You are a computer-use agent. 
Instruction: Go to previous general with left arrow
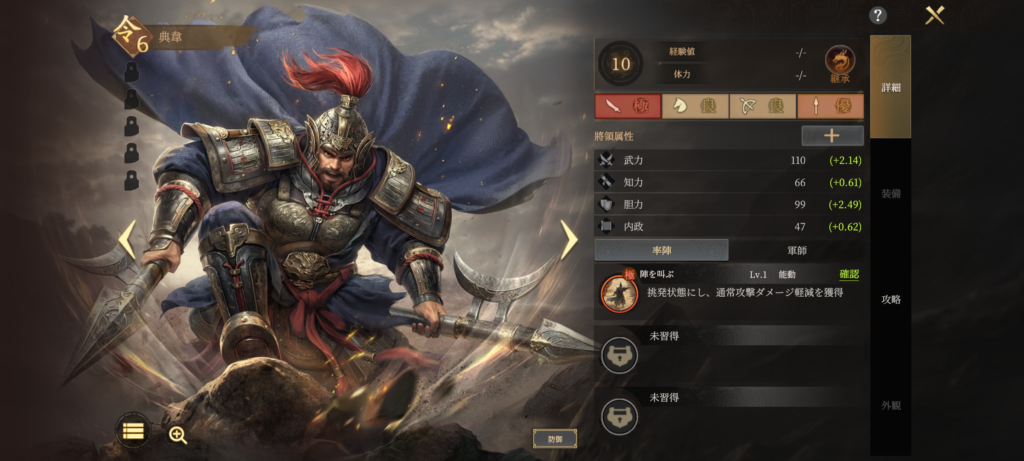click(127, 240)
